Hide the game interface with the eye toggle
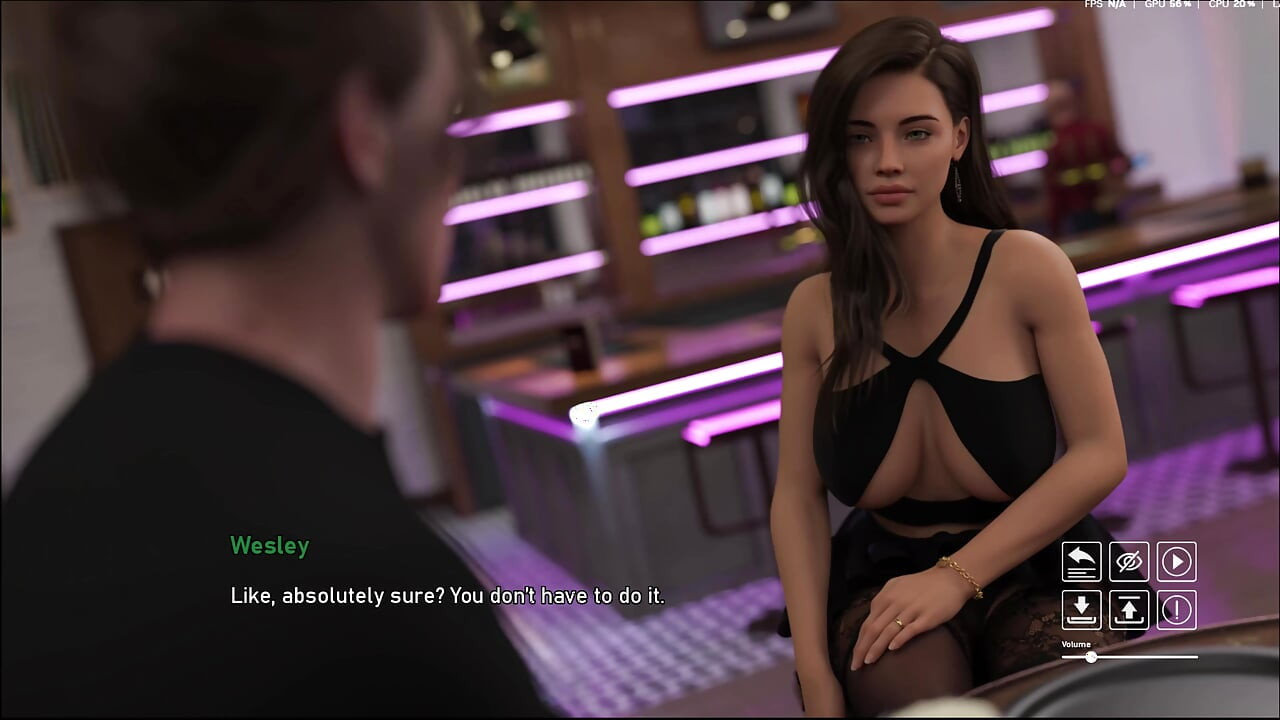1280x720 pixels. [1129, 561]
